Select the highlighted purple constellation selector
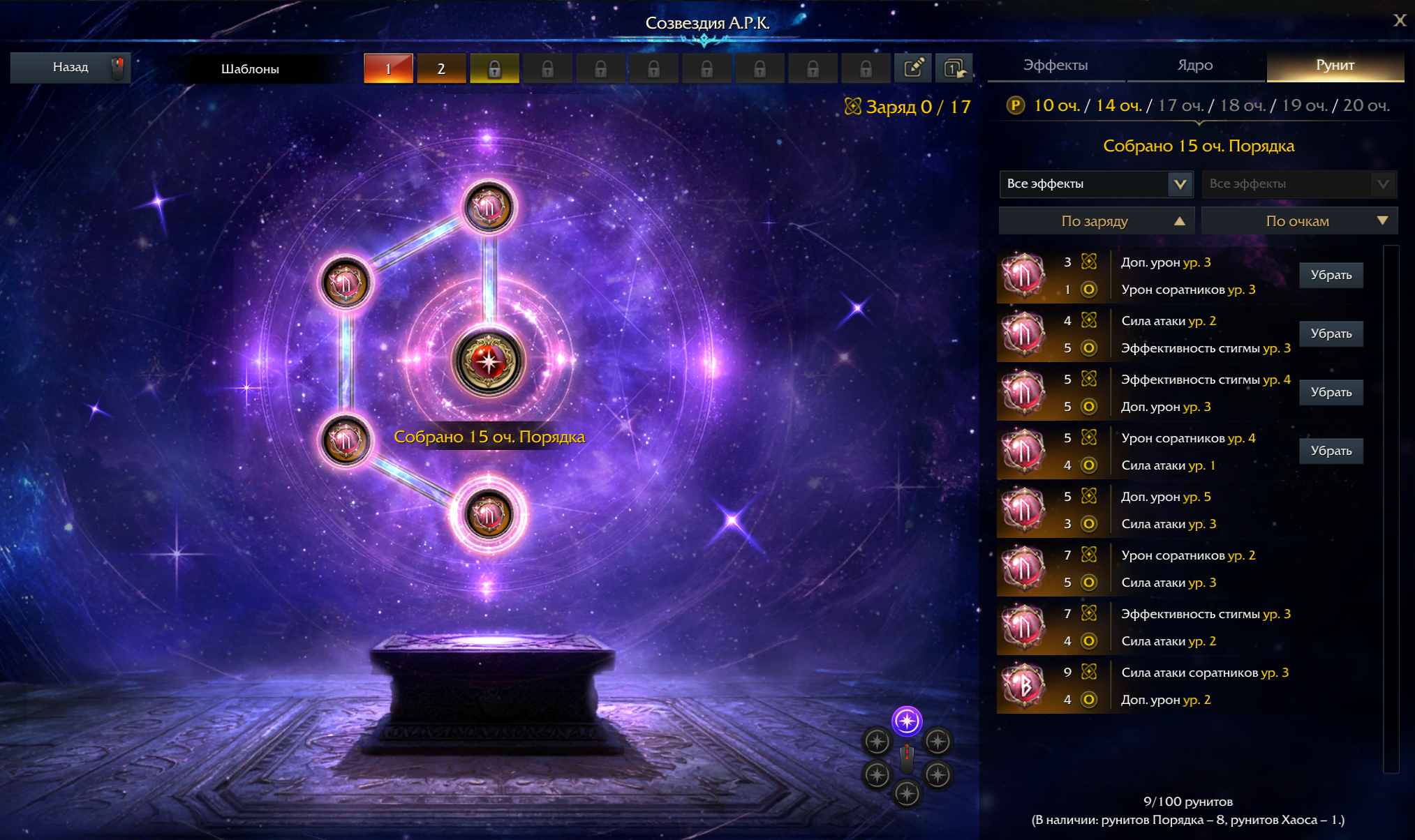Image resolution: width=1415 pixels, height=840 pixels. point(907,721)
